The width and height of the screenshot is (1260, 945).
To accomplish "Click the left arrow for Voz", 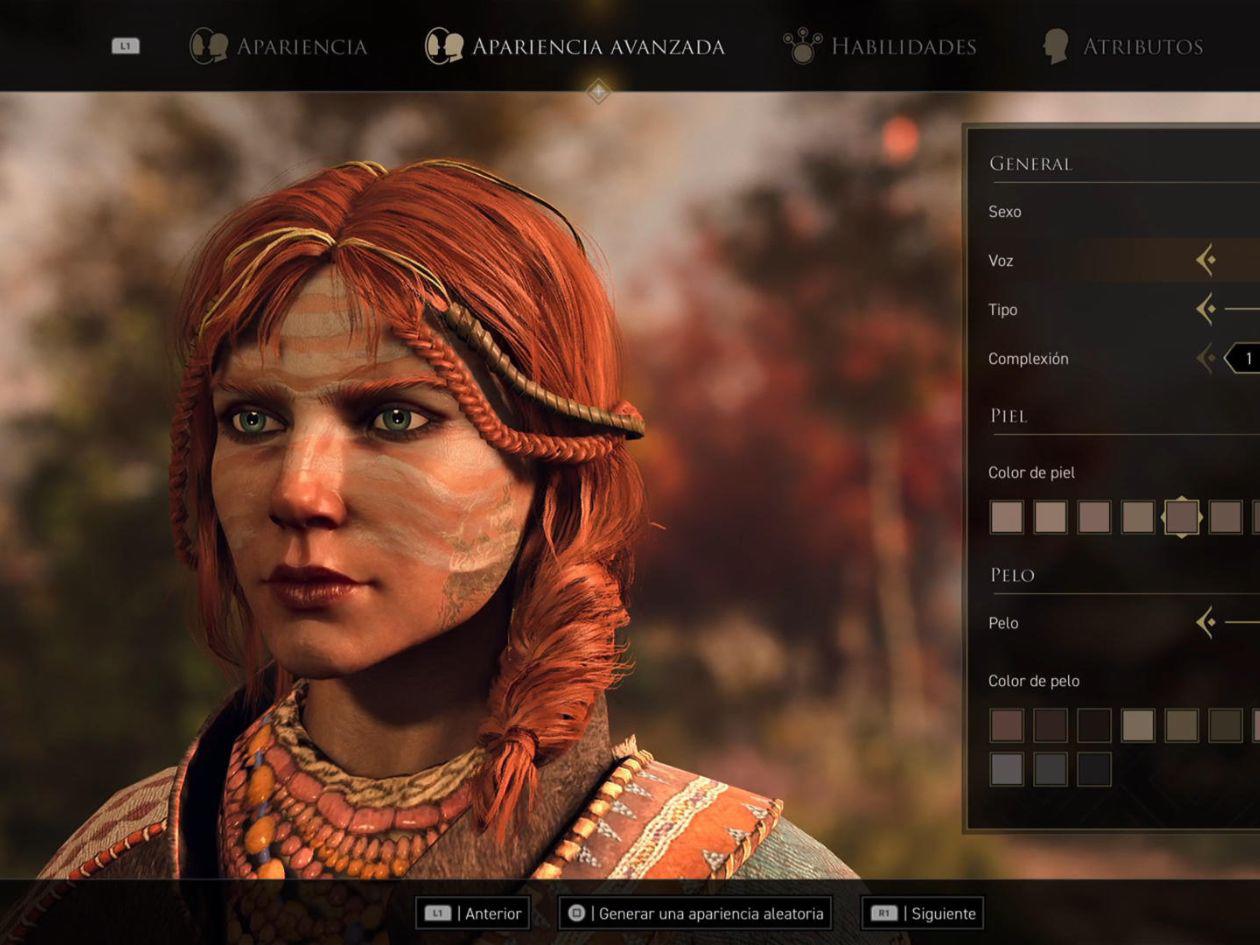I will [1206, 261].
